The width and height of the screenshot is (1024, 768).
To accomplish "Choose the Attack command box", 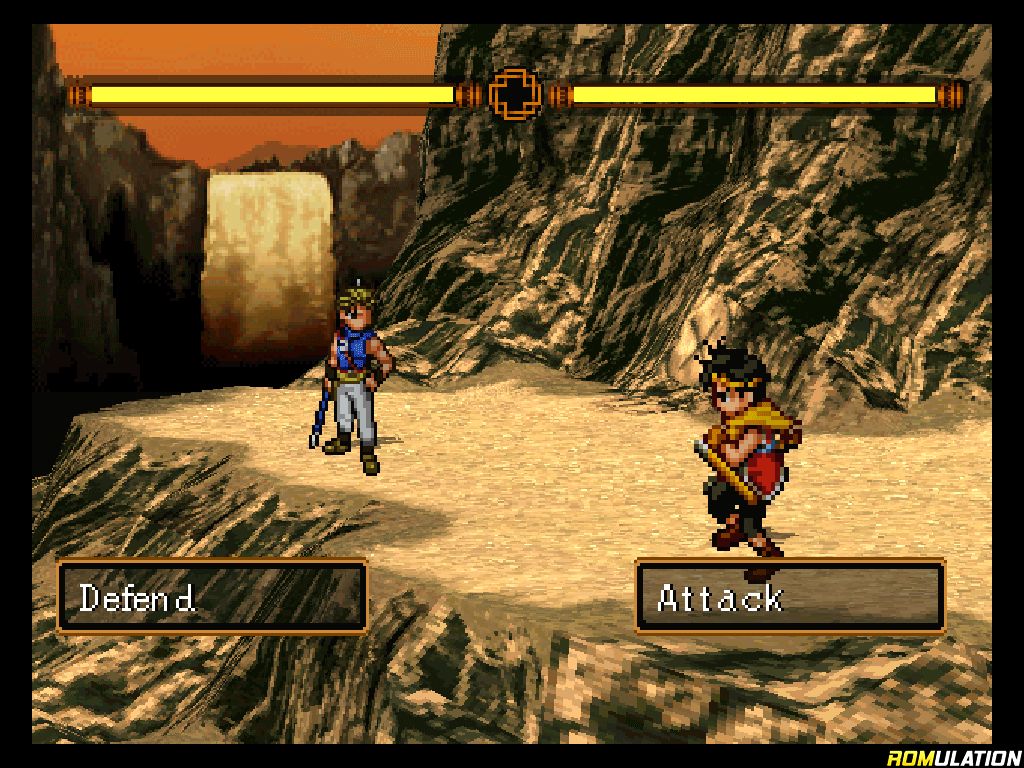I will coord(790,597).
